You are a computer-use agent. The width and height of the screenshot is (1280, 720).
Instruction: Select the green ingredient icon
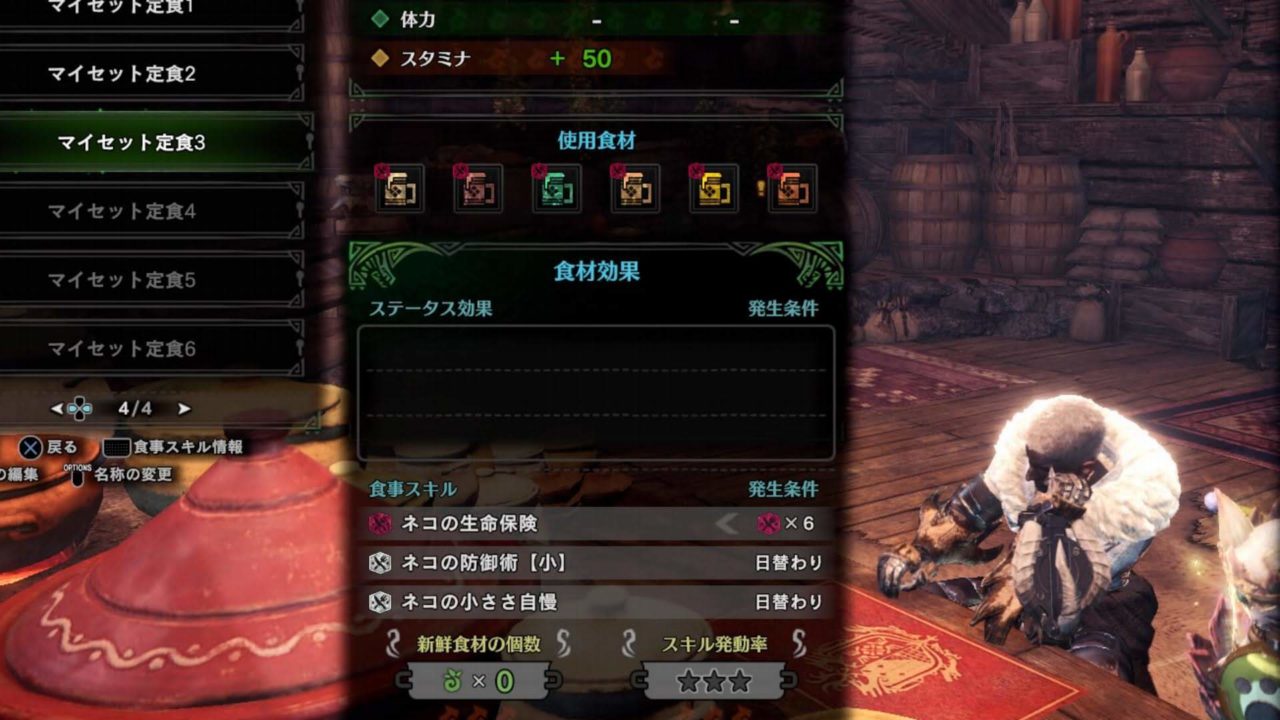point(557,189)
